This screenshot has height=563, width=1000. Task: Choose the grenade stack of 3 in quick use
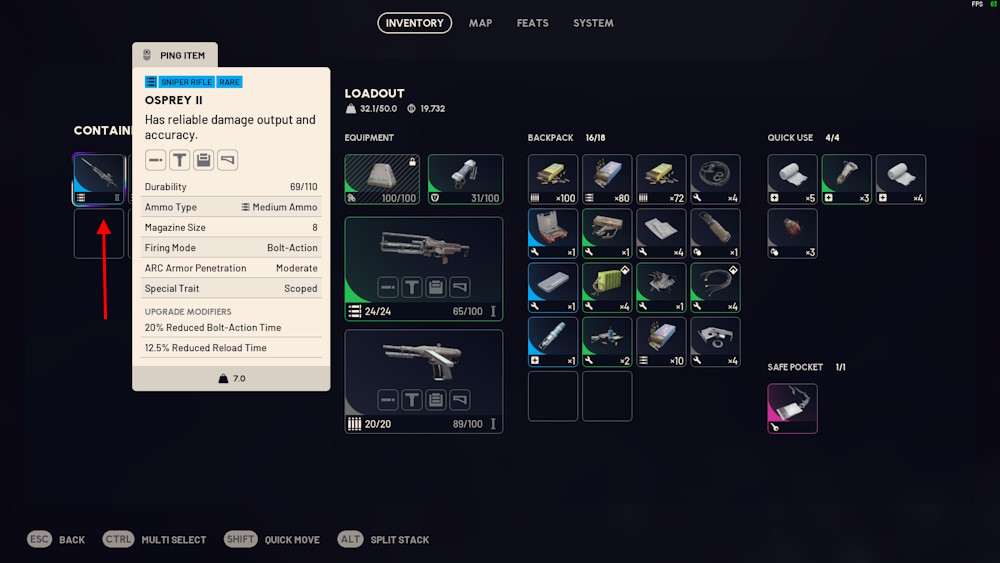(x=793, y=233)
